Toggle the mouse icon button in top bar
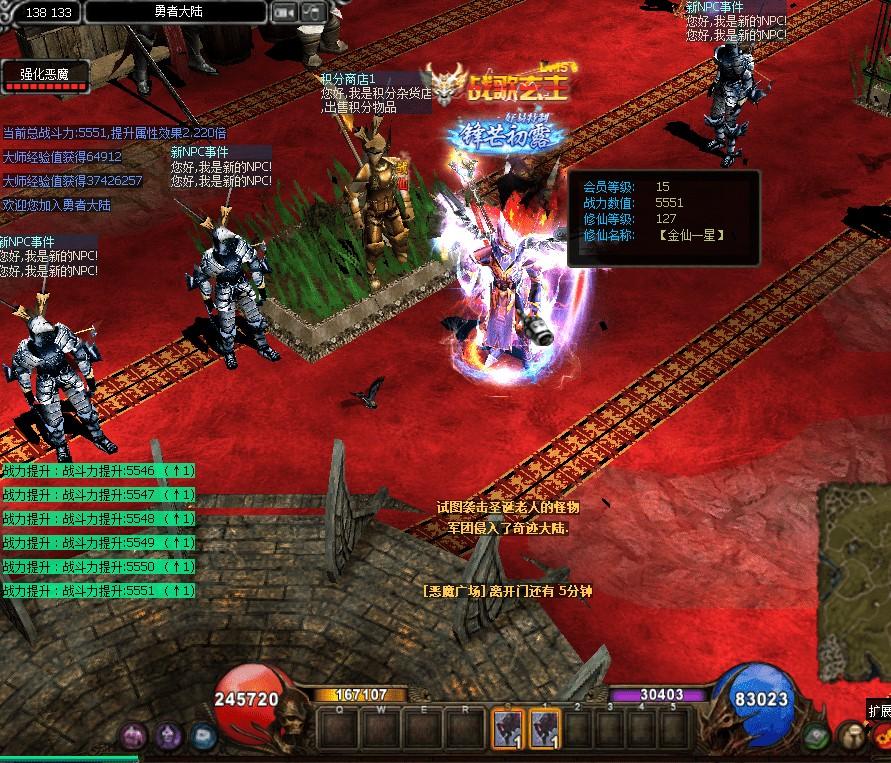891x763 pixels. click(313, 12)
